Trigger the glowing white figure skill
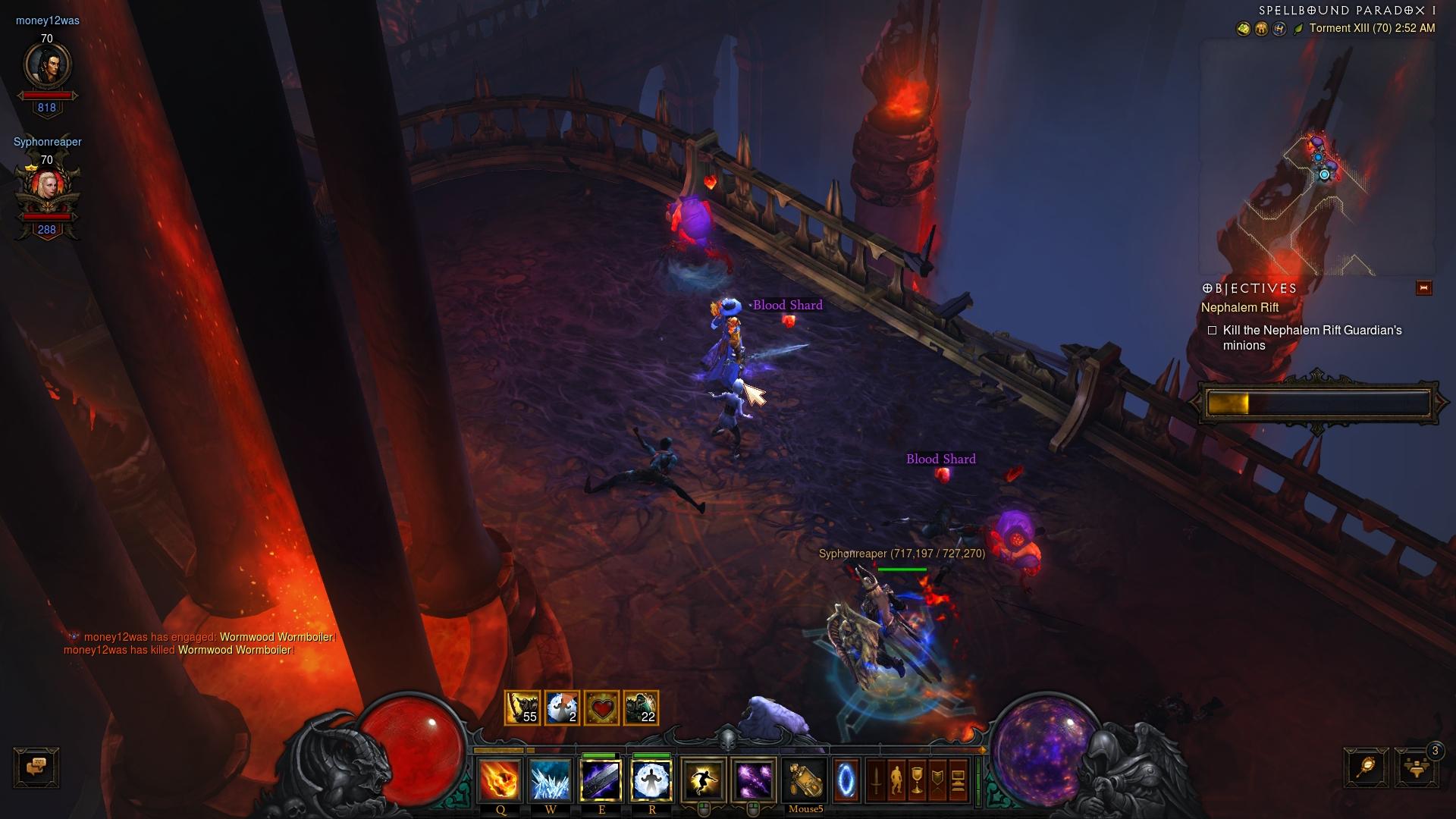The width and height of the screenshot is (1456, 819). click(651, 780)
